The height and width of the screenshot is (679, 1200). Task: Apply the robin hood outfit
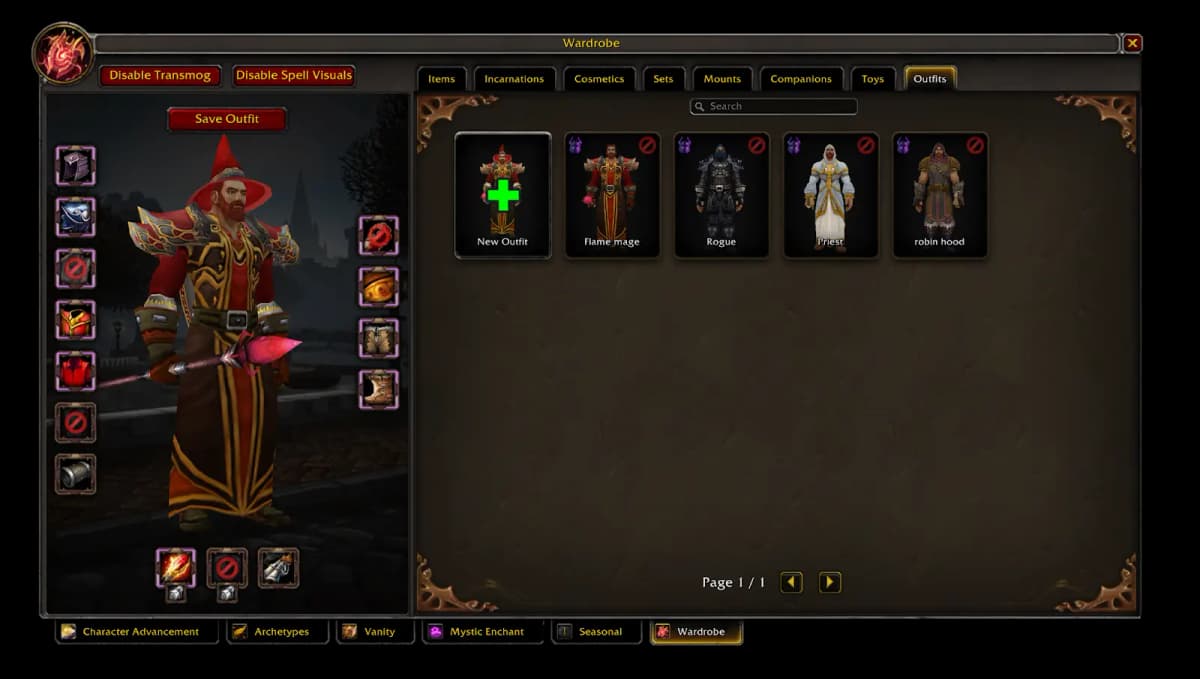click(940, 195)
